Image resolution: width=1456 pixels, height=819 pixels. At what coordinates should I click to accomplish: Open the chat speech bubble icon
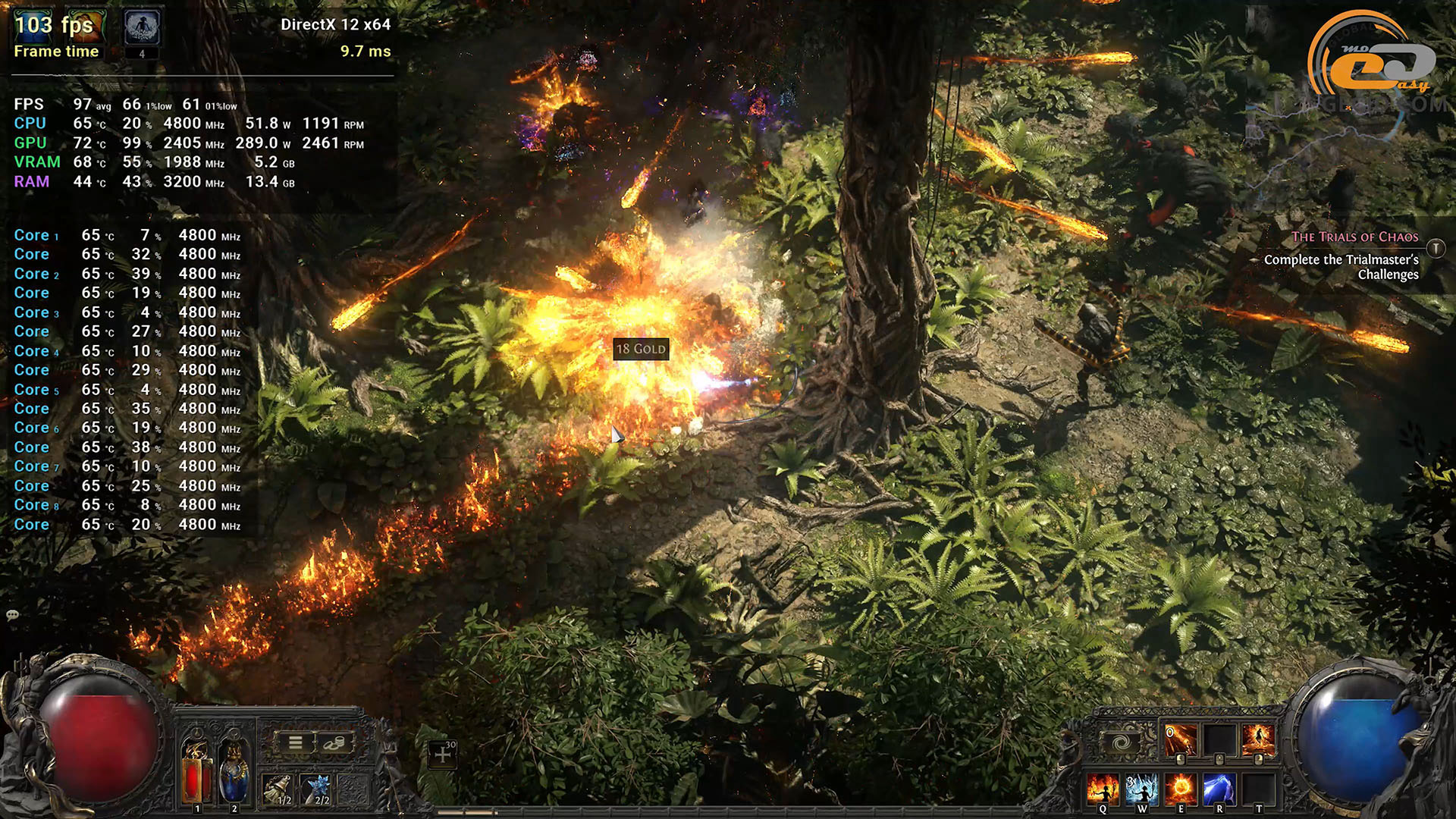coord(12,615)
